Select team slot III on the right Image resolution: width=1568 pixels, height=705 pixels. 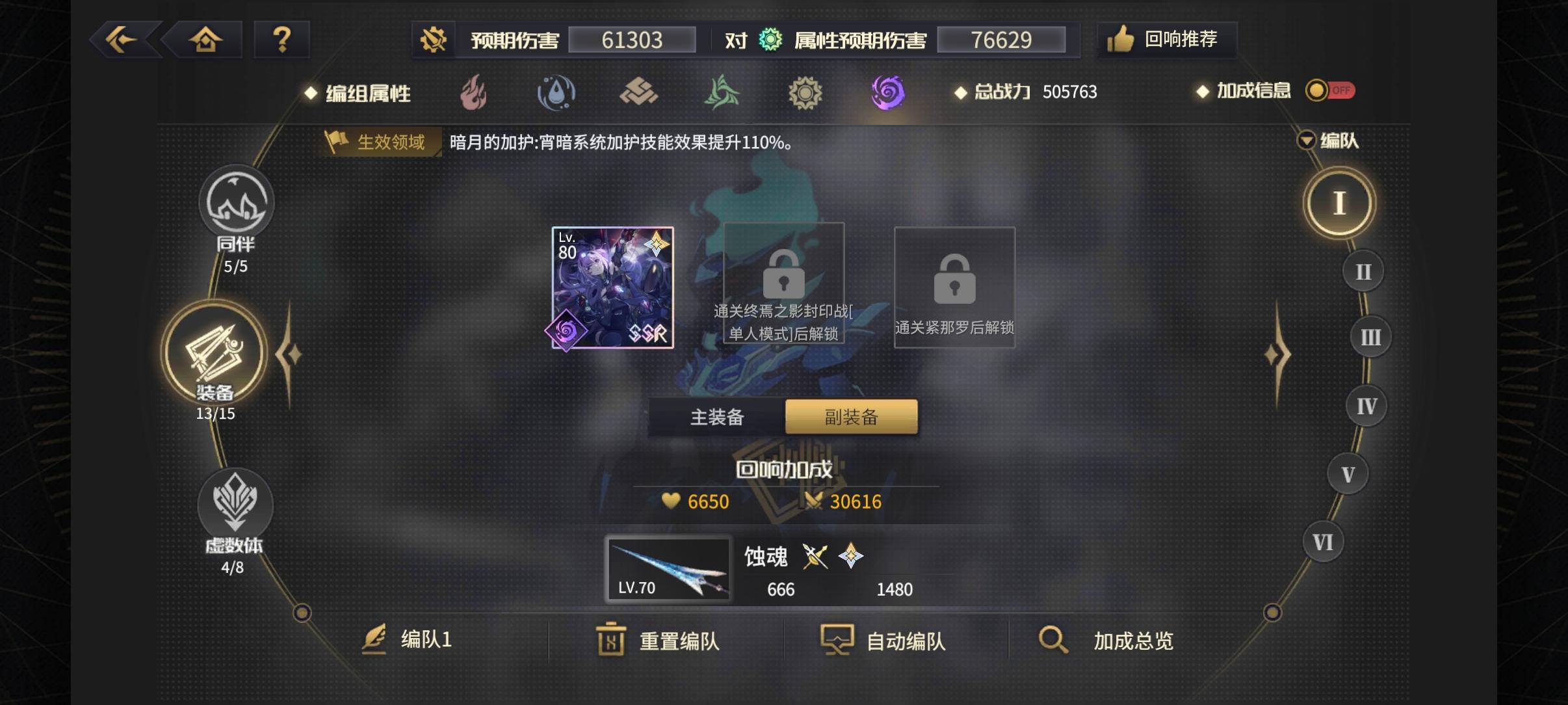click(1372, 336)
